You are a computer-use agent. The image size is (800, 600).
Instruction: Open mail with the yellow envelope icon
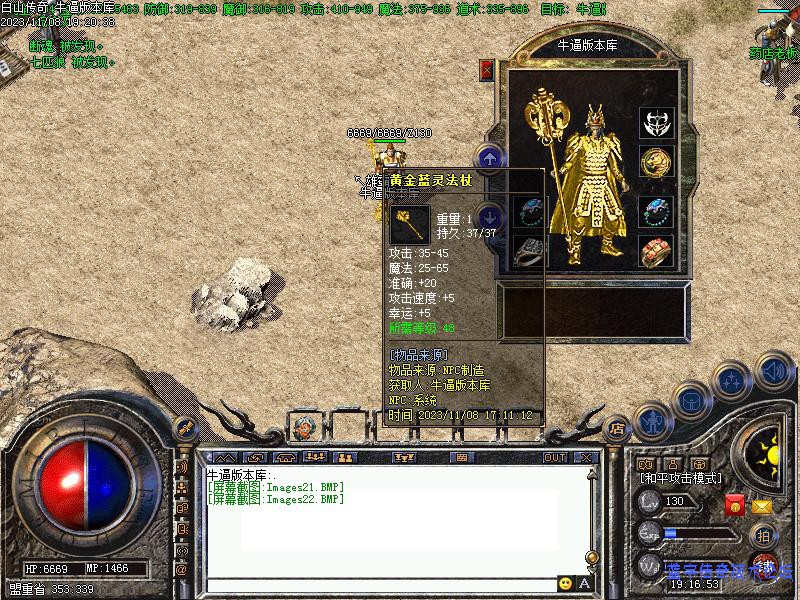[x=762, y=506]
